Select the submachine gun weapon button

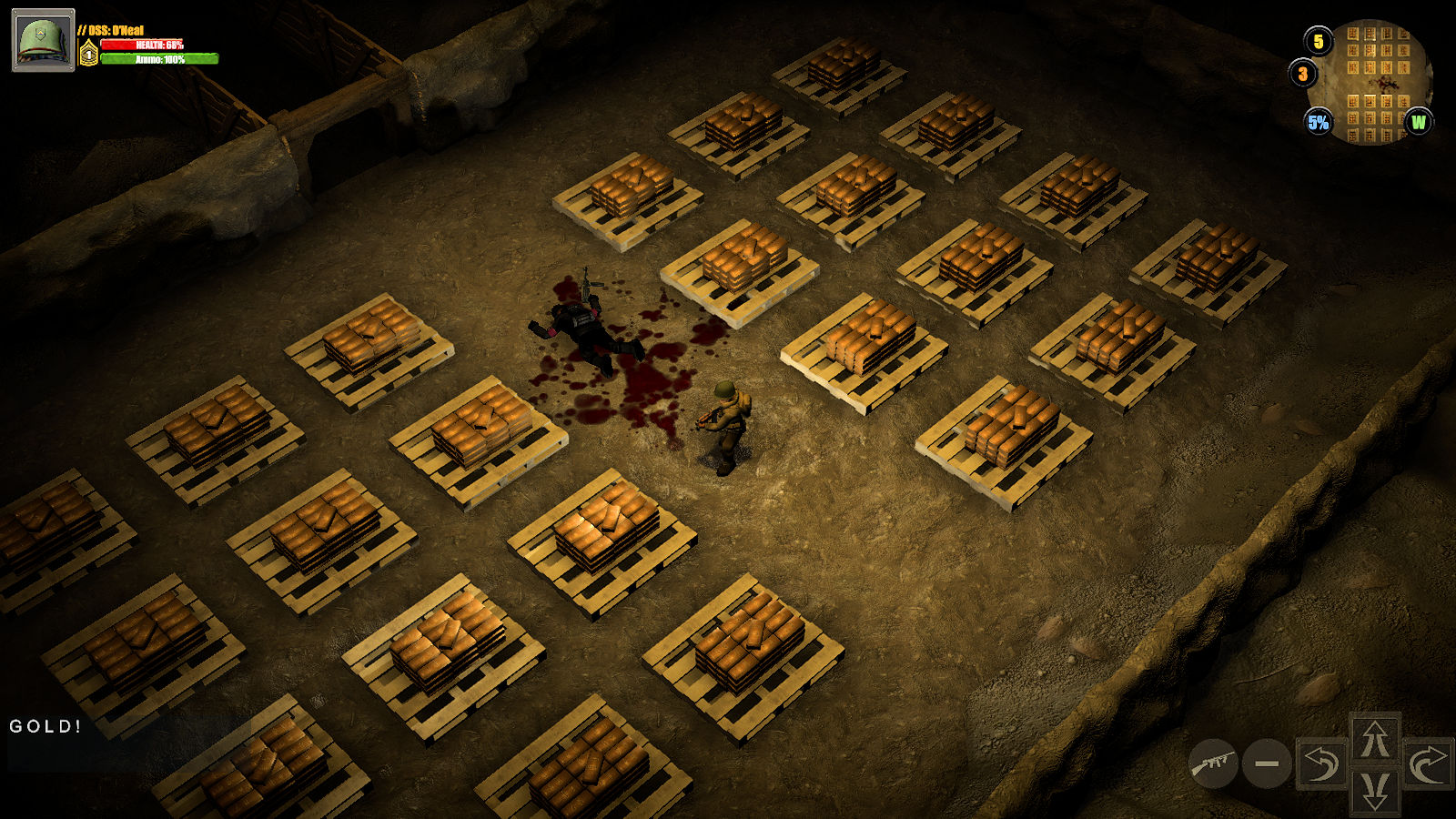(x=1213, y=763)
